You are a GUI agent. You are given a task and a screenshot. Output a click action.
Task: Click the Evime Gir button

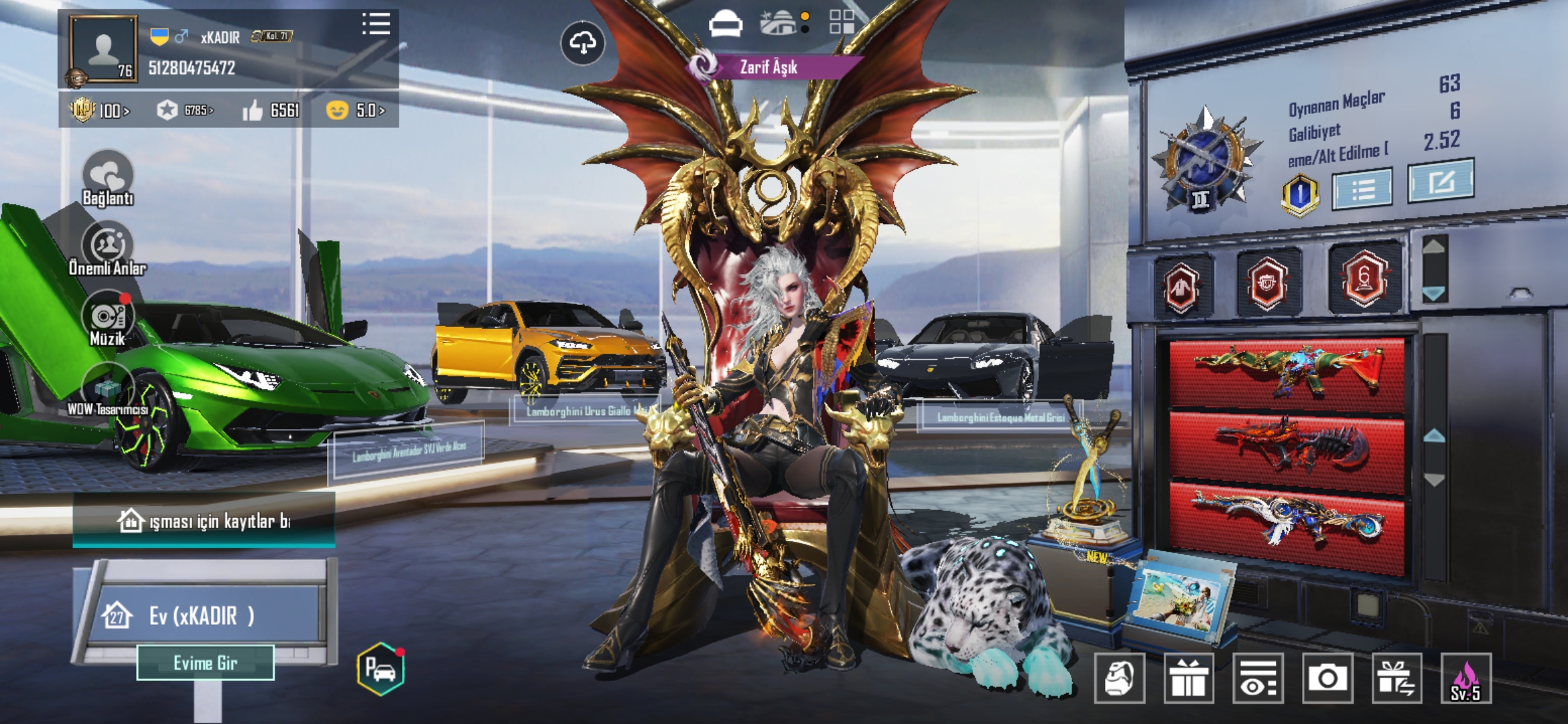point(205,663)
